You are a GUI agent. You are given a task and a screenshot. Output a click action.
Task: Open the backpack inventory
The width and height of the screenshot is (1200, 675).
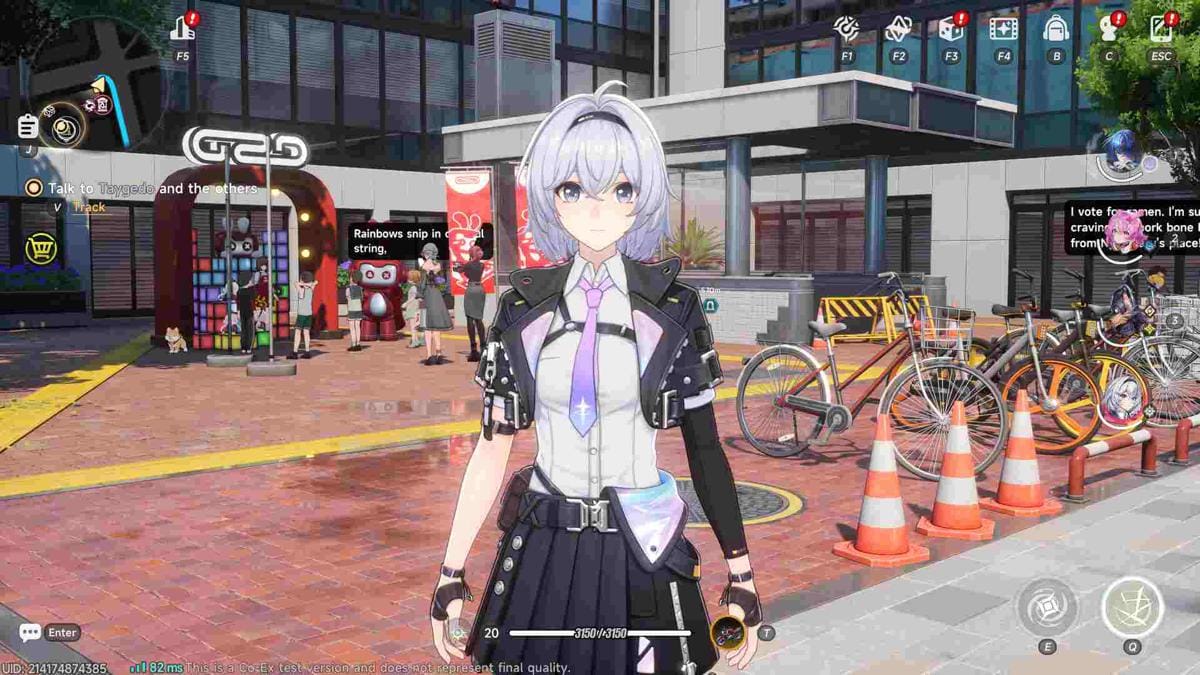1056,29
